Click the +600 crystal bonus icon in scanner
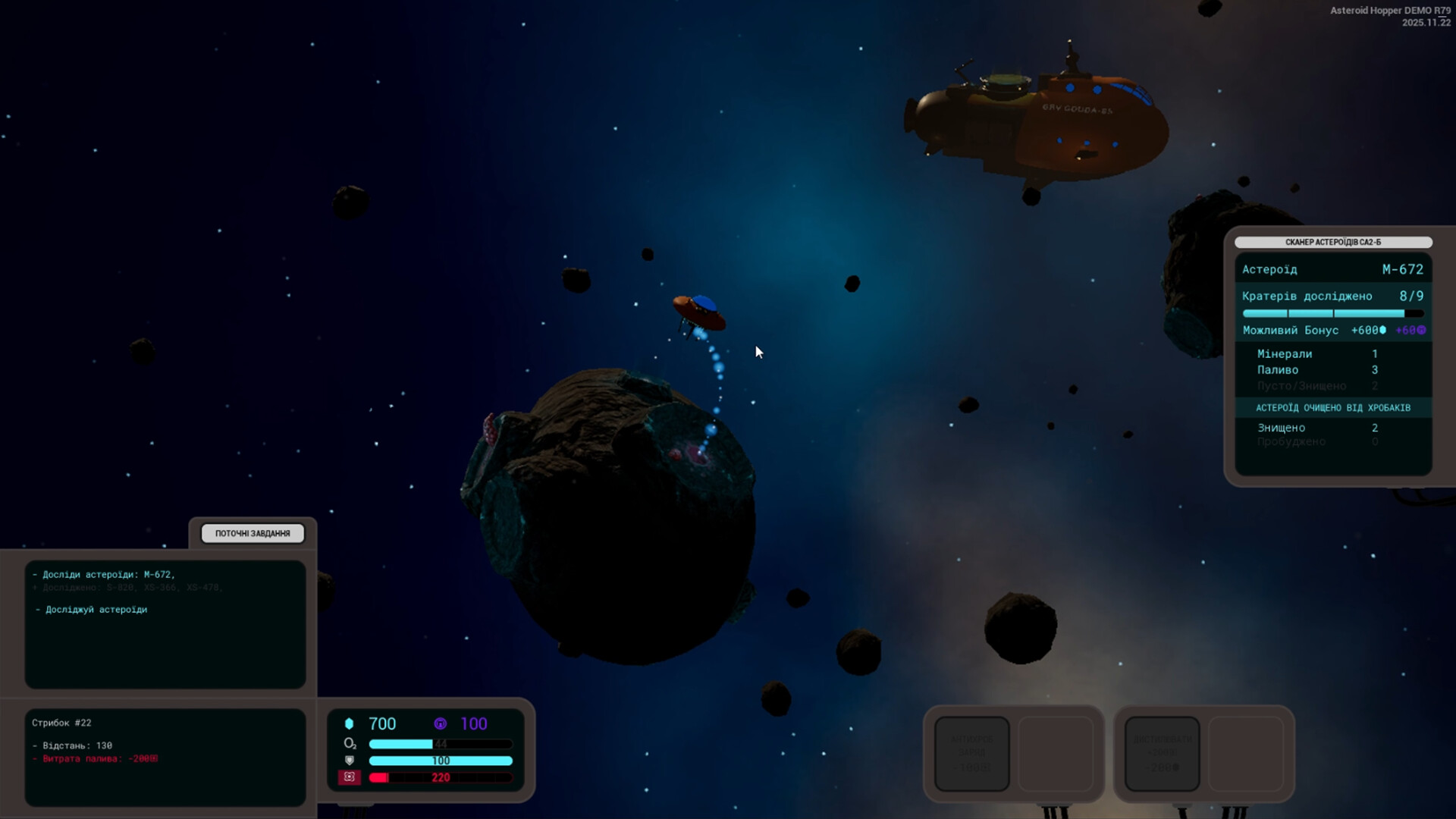This screenshot has width=1456, height=819. [x=1383, y=331]
